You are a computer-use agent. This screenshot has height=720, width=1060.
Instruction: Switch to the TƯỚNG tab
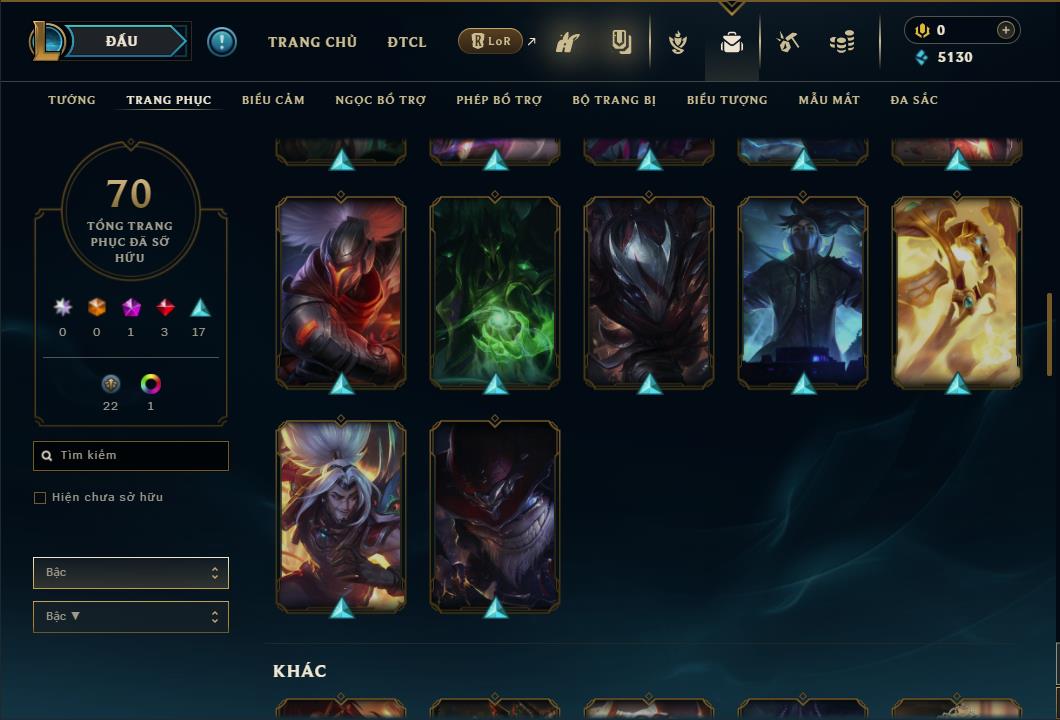pos(72,100)
